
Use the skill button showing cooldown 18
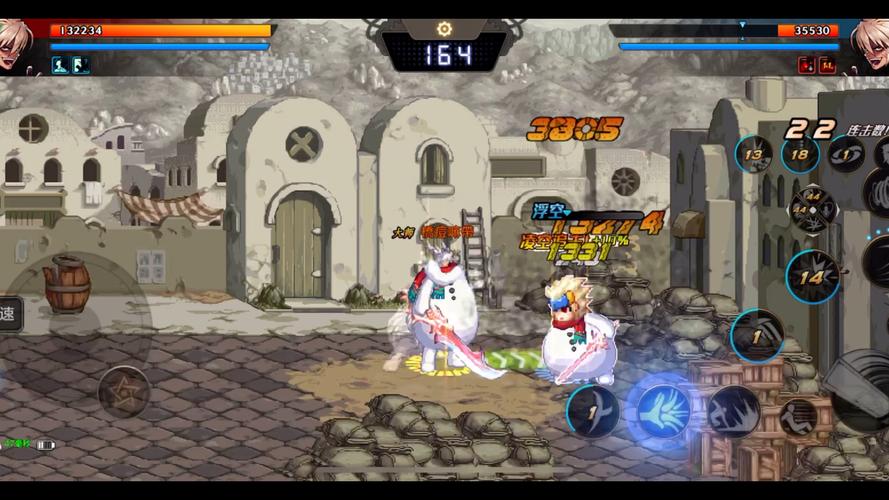click(x=800, y=154)
